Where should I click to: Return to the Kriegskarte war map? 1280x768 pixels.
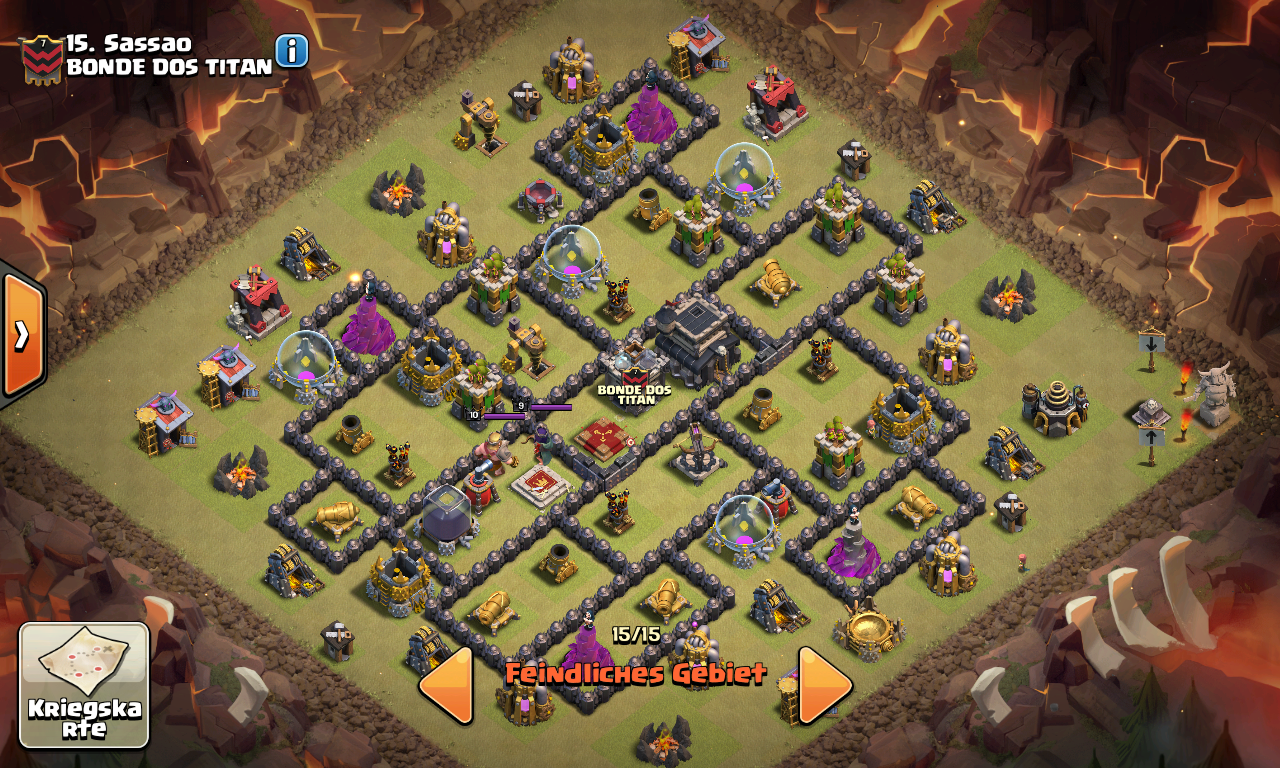click(84, 686)
